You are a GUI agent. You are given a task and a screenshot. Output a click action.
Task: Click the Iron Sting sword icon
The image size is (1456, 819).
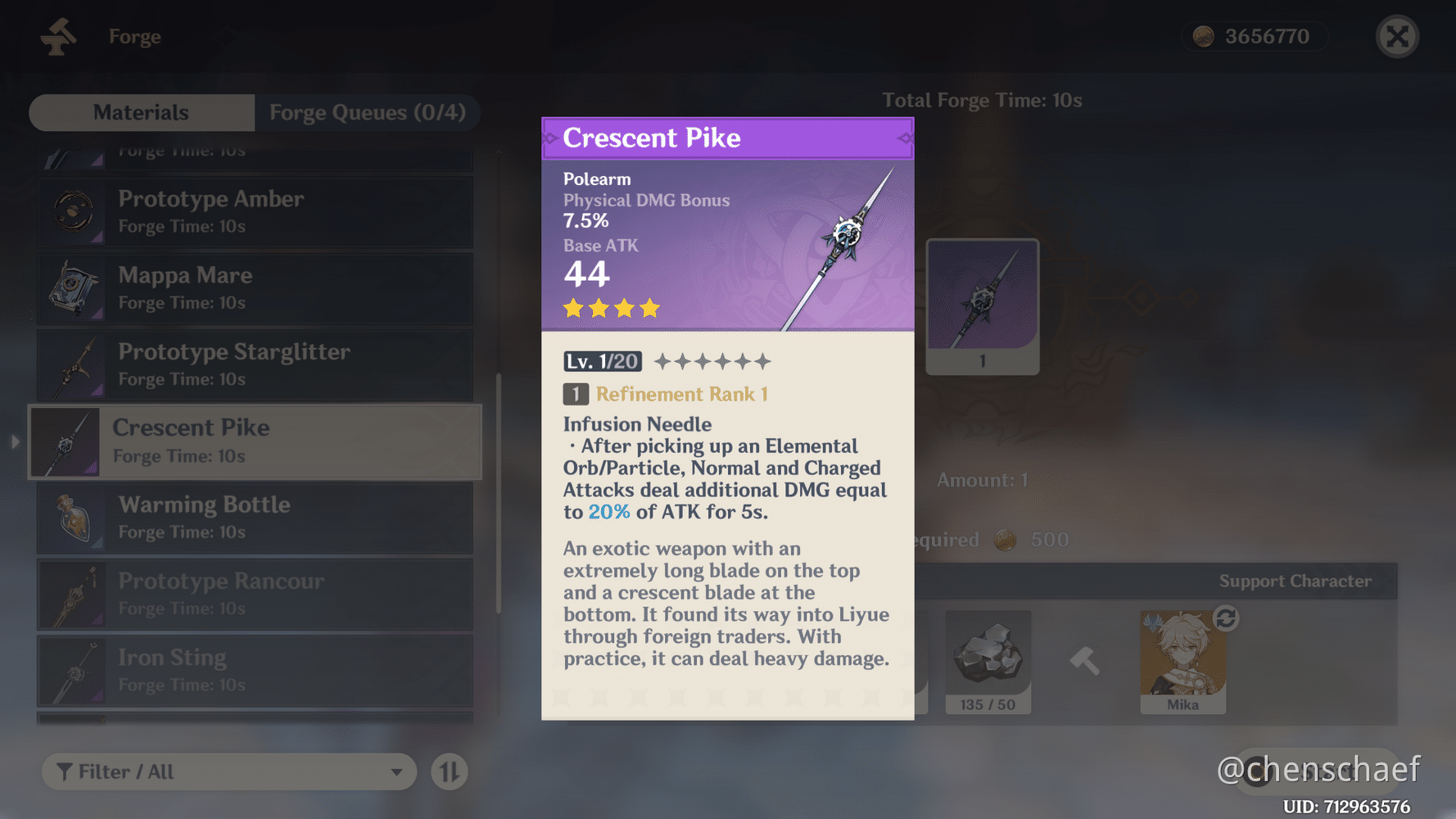point(74,671)
